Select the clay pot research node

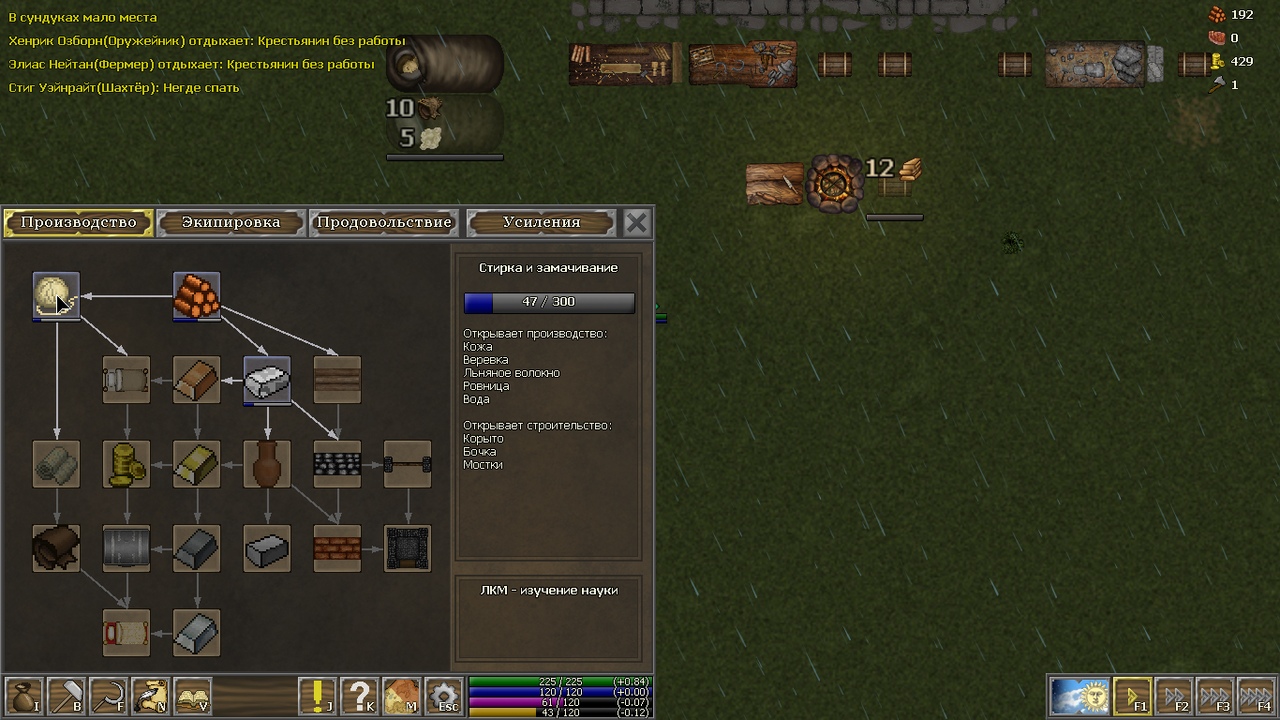pyautogui.click(x=267, y=464)
